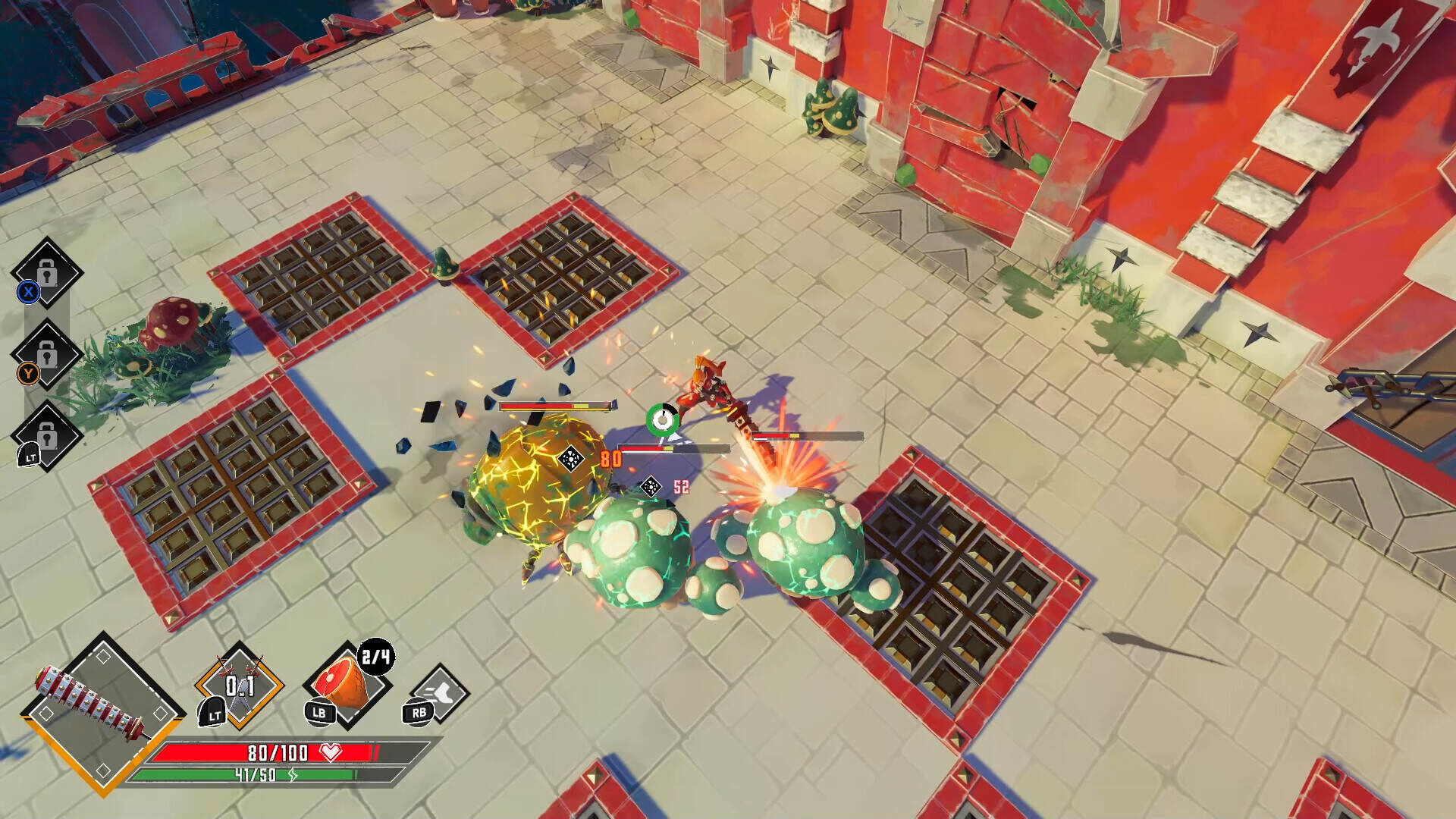The width and height of the screenshot is (1456, 819).
Task: Click the locked slot with the X badge
Action: click(47, 272)
